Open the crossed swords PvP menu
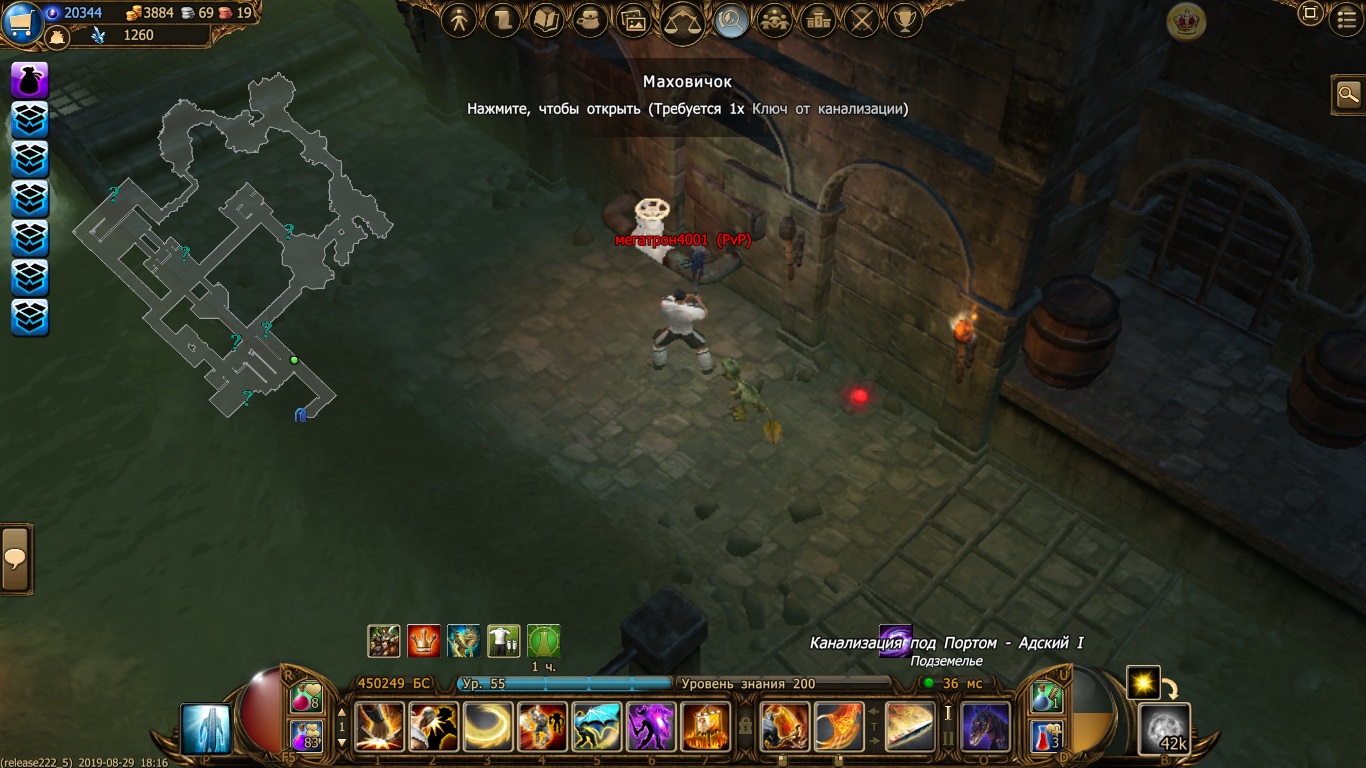This screenshot has height=768, width=1366. click(x=861, y=20)
